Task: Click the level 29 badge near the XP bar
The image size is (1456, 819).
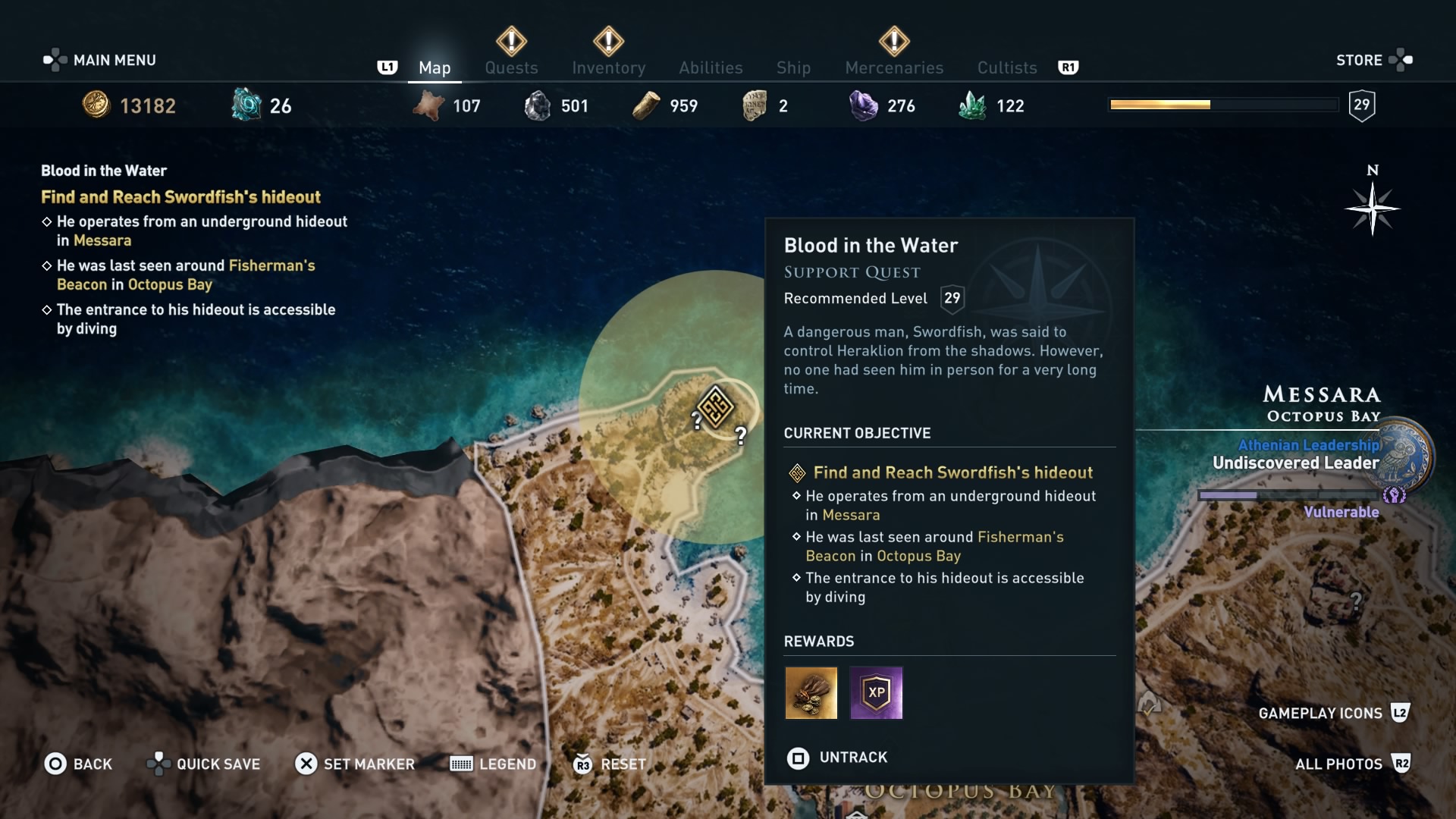Action: click(1361, 105)
